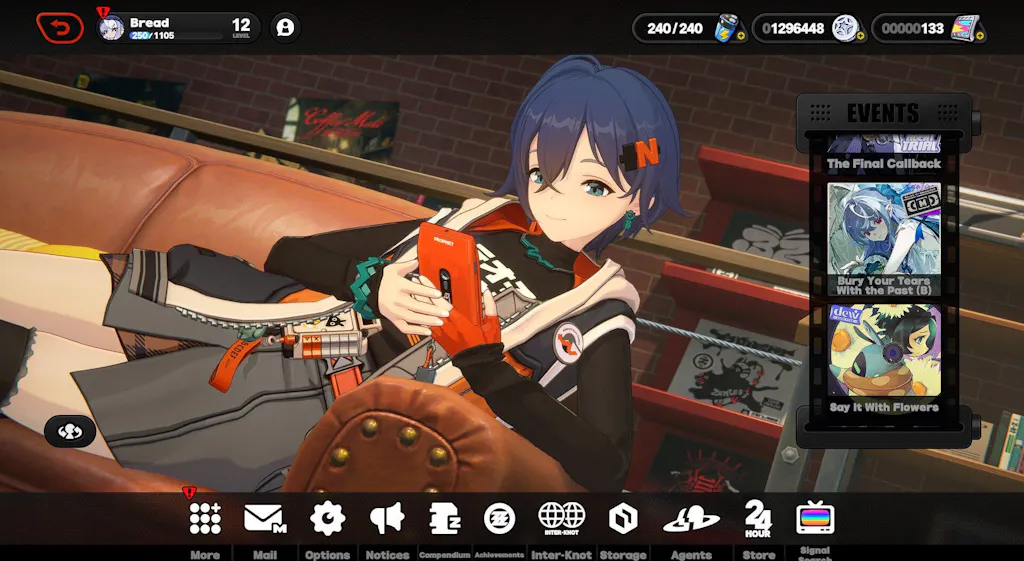Open the Signal Search TV icon
Image resolution: width=1024 pixels, height=561 pixels.
pyautogui.click(x=815, y=518)
